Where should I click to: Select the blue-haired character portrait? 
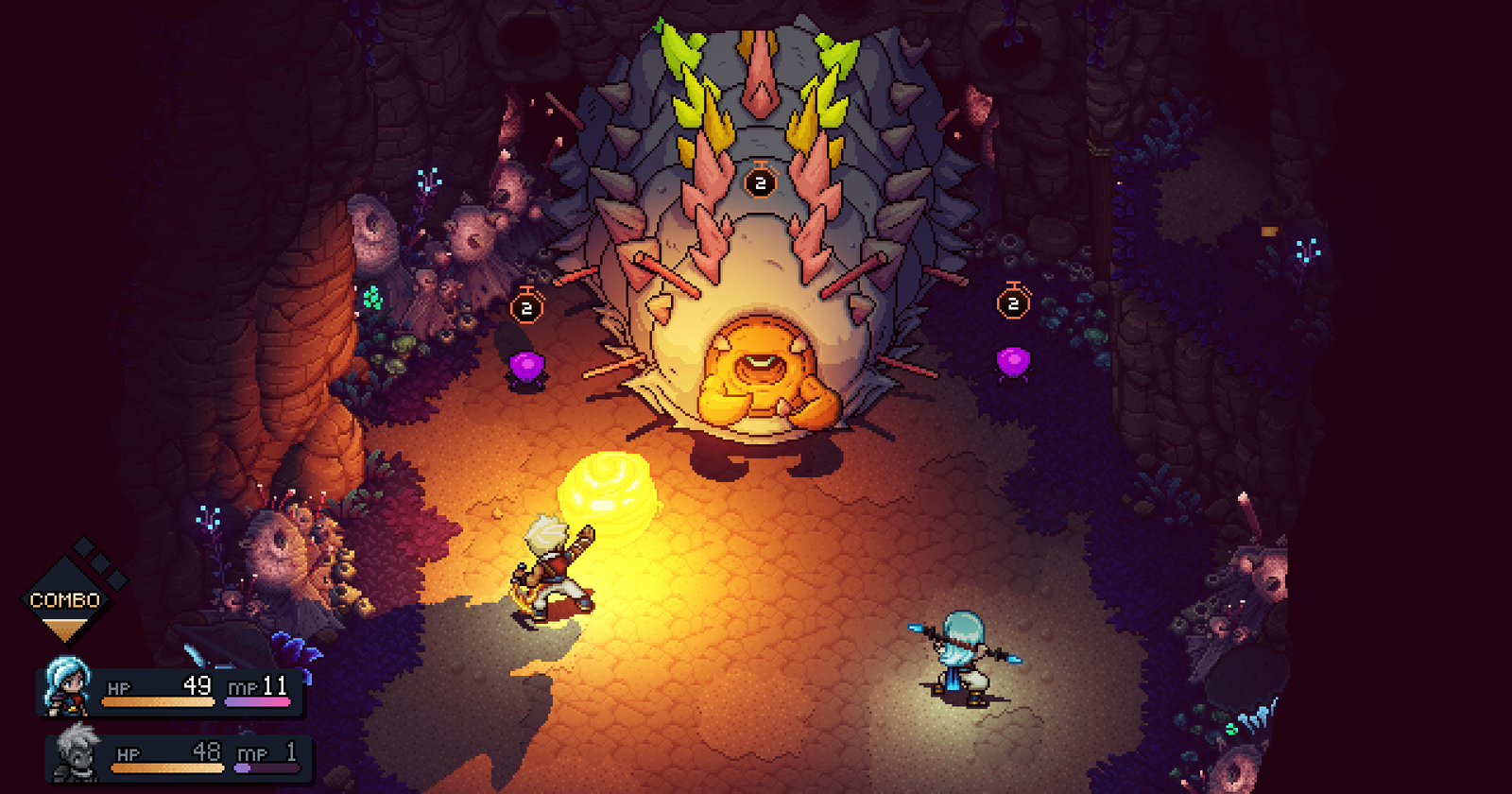pyautogui.click(x=68, y=685)
